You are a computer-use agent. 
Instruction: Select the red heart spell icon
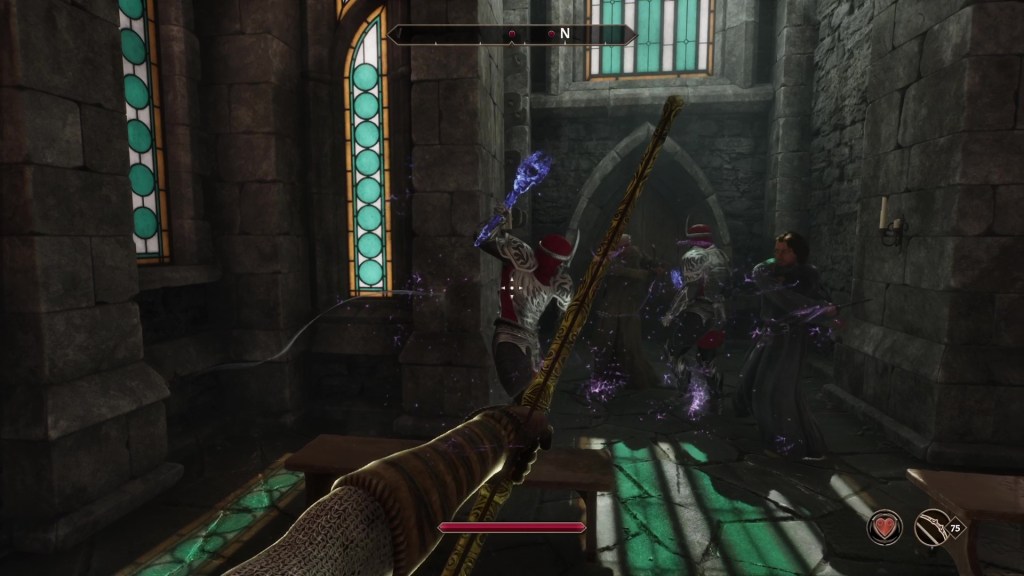click(884, 527)
